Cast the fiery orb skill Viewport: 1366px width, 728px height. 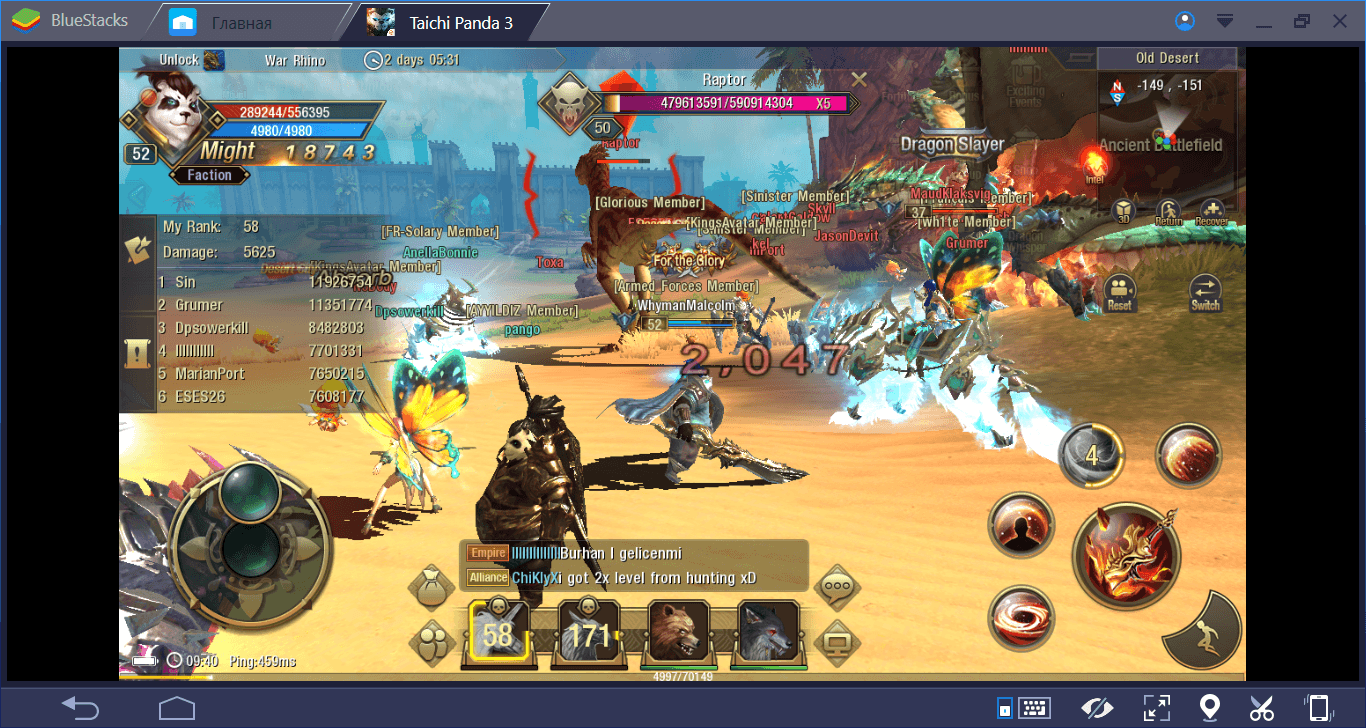tap(1188, 457)
